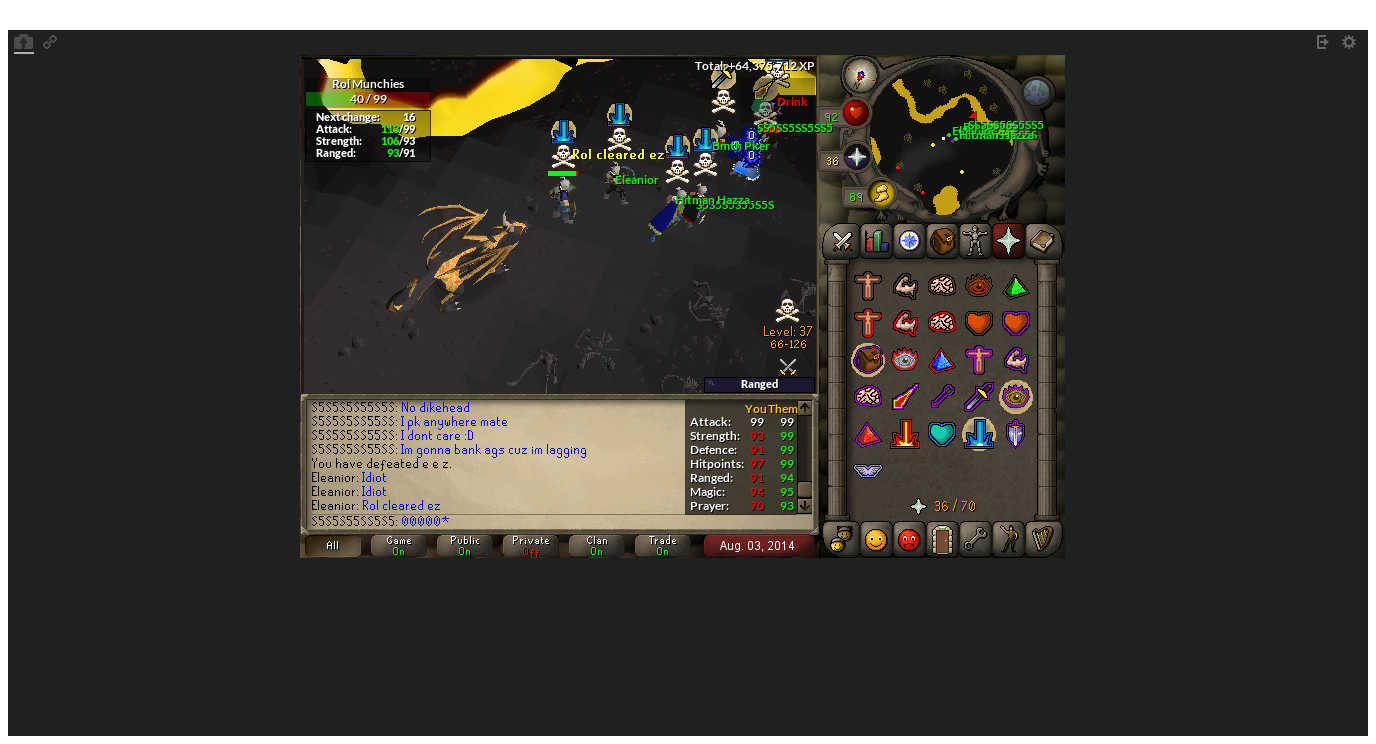
Task: Open the Combat Options tab
Action: coord(841,241)
